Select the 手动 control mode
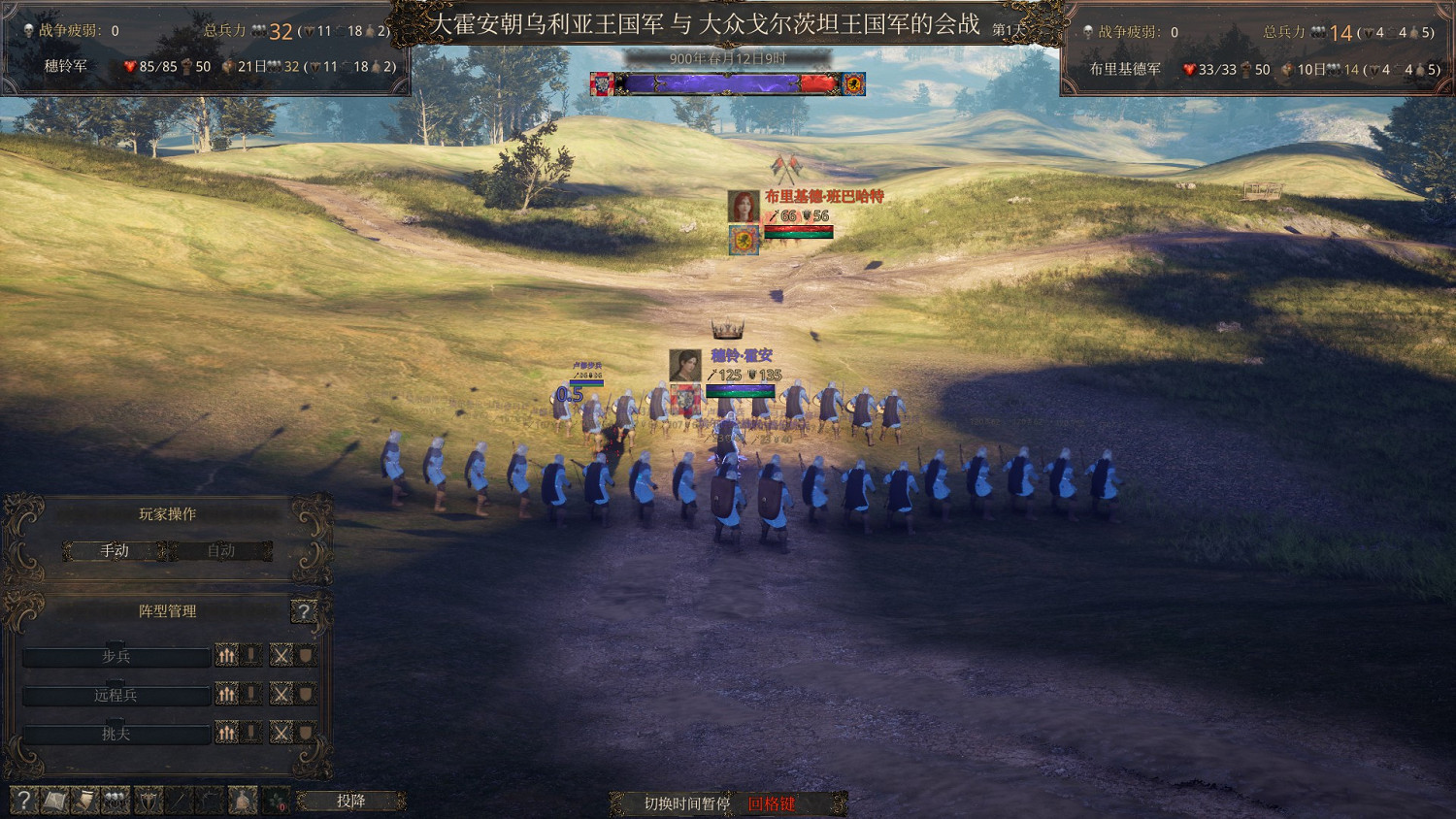The width and height of the screenshot is (1456, 819). 114,551
